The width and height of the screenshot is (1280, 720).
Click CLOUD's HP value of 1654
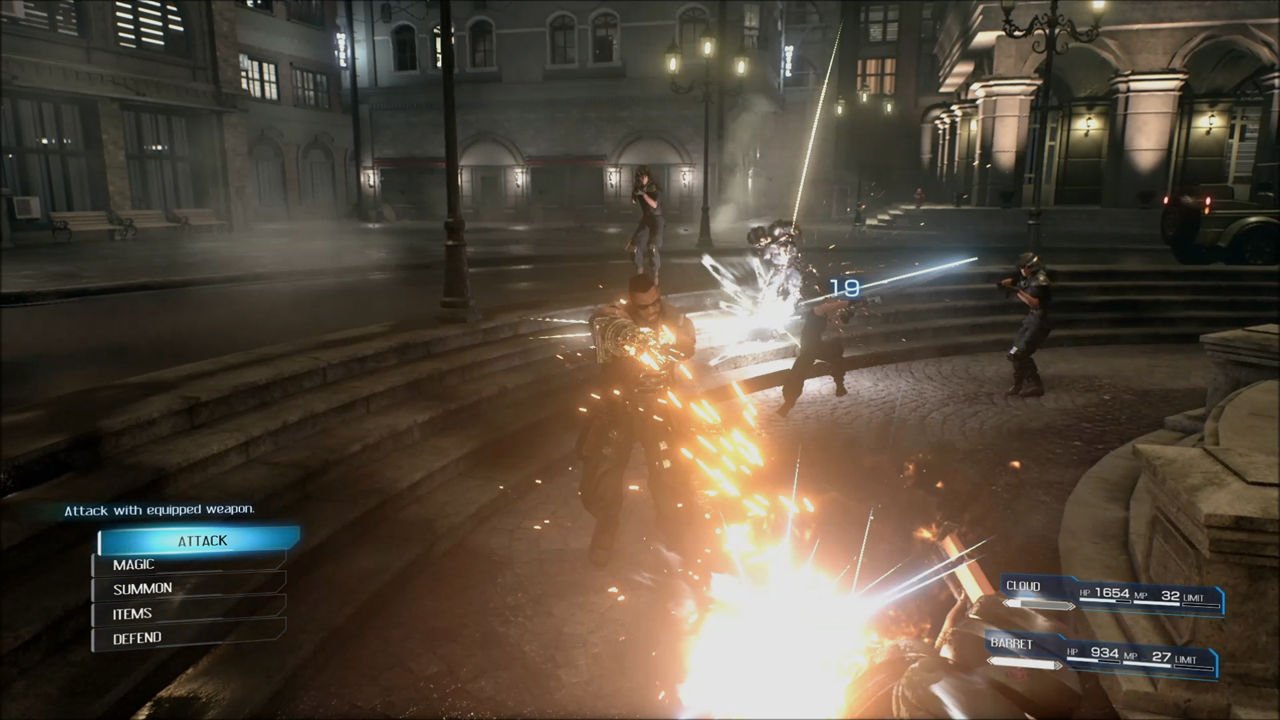point(1112,592)
